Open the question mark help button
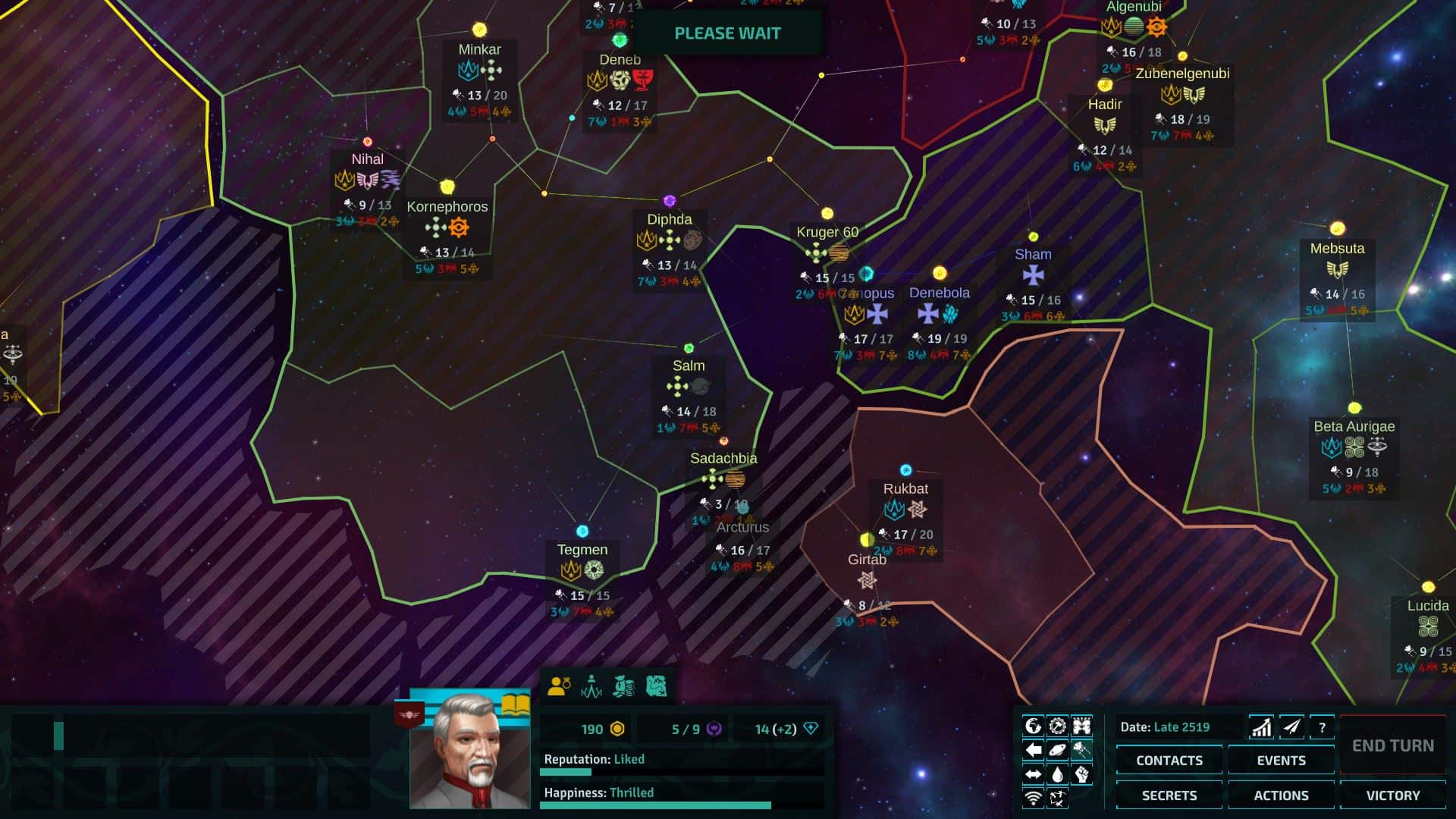 point(1322,727)
